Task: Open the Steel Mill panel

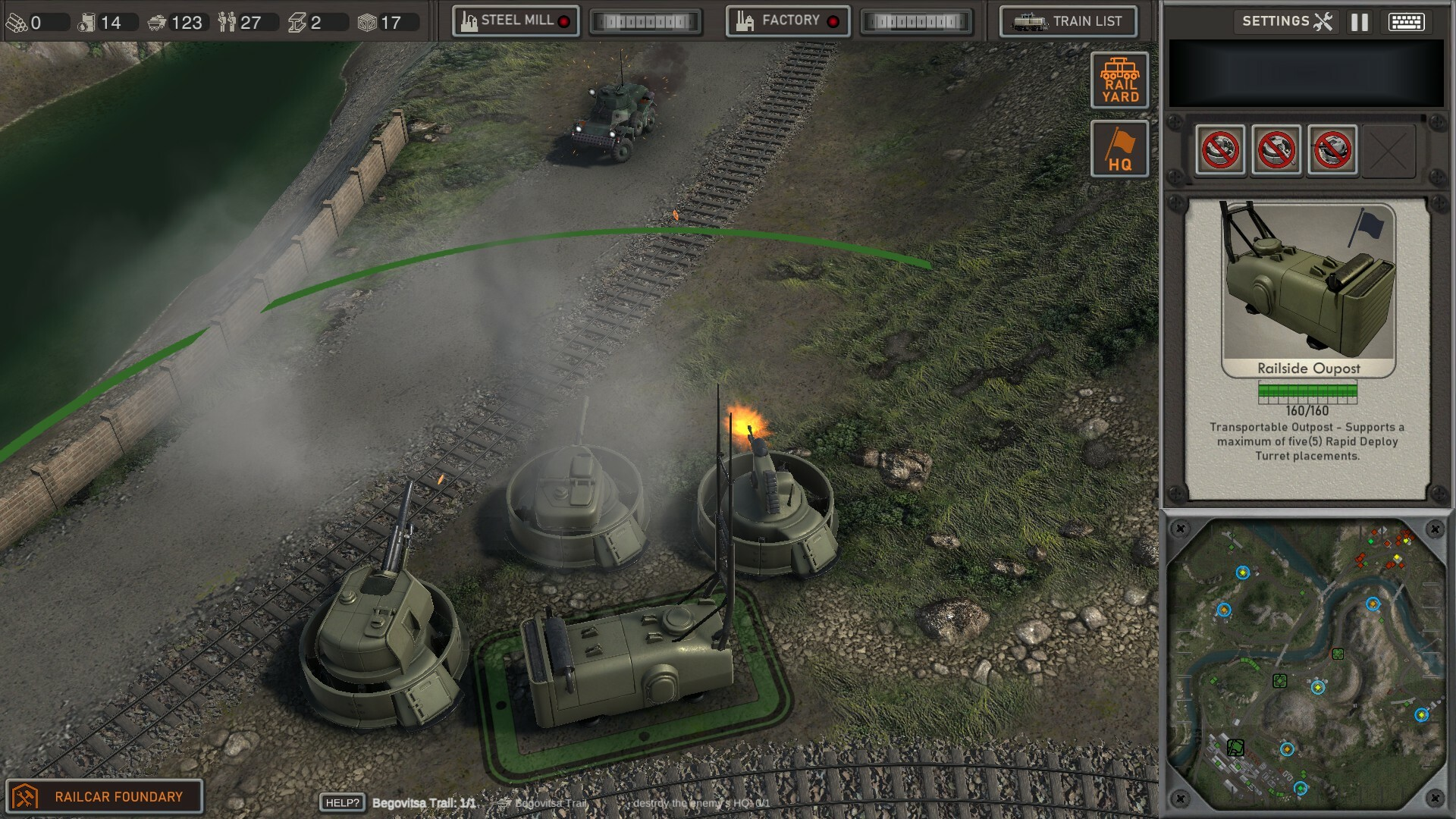Action: click(516, 21)
